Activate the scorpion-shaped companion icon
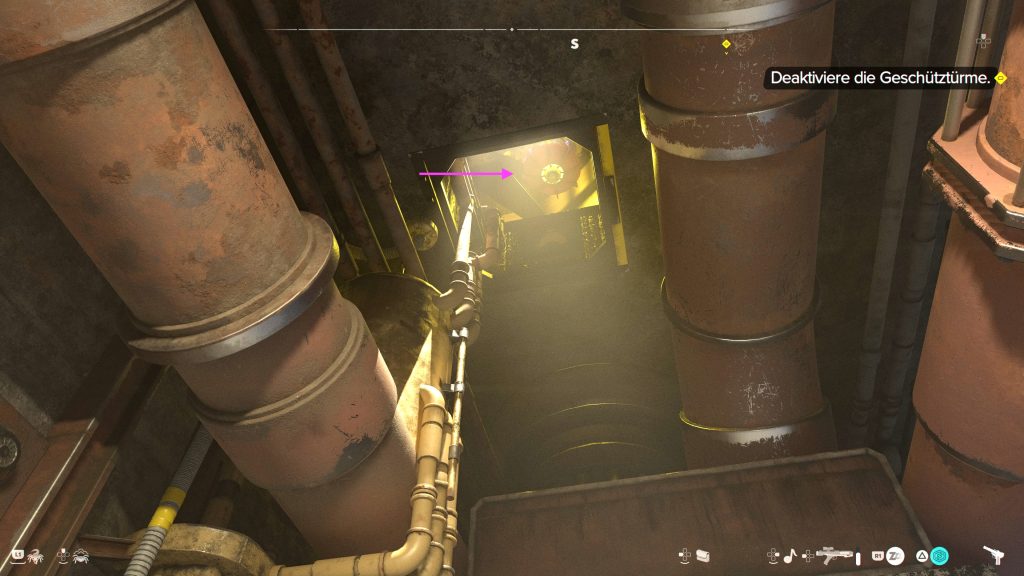This screenshot has width=1024, height=576. pos(36,554)
